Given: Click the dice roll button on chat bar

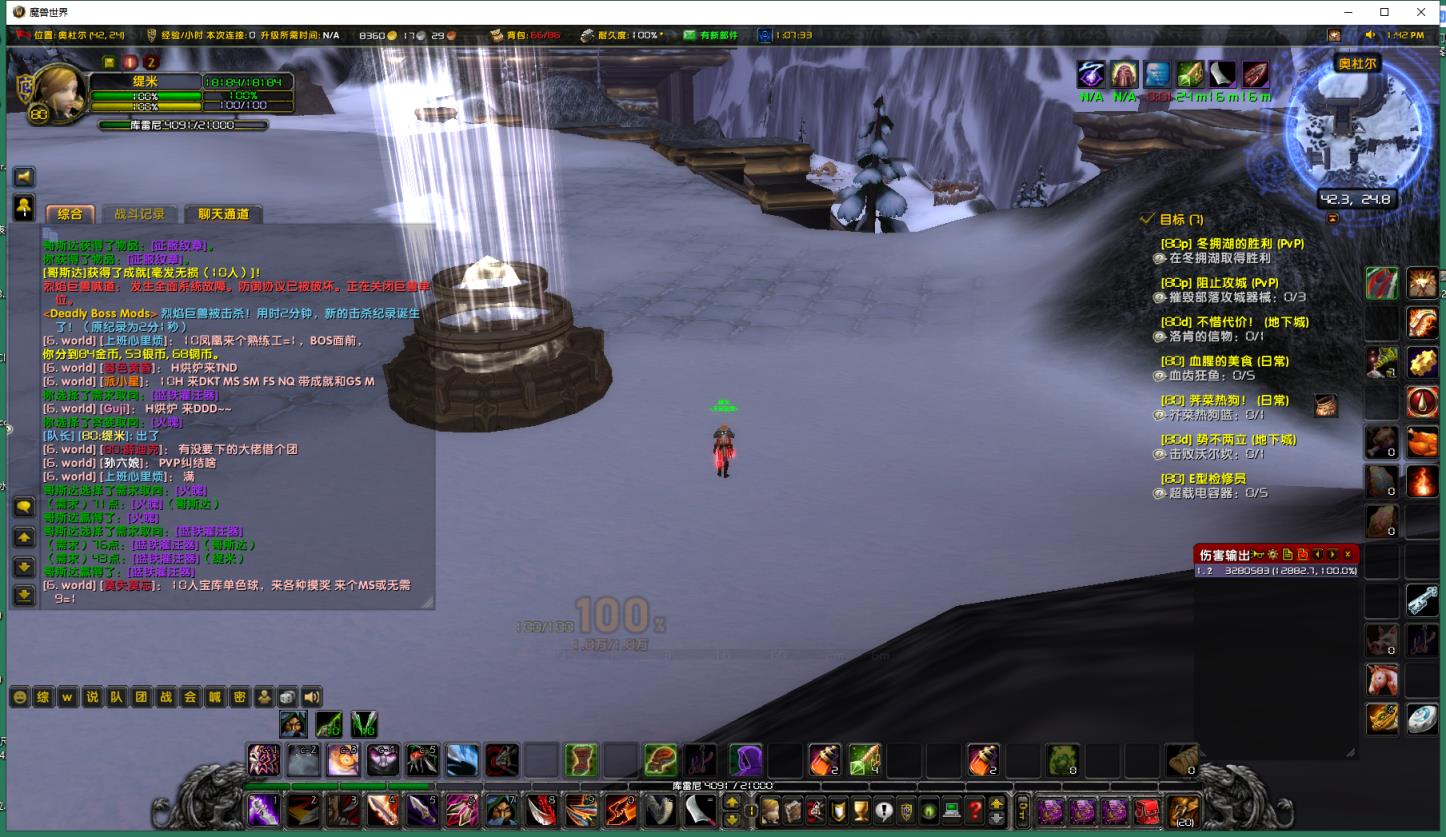Looking at the screenshot, I should (287, 698).
